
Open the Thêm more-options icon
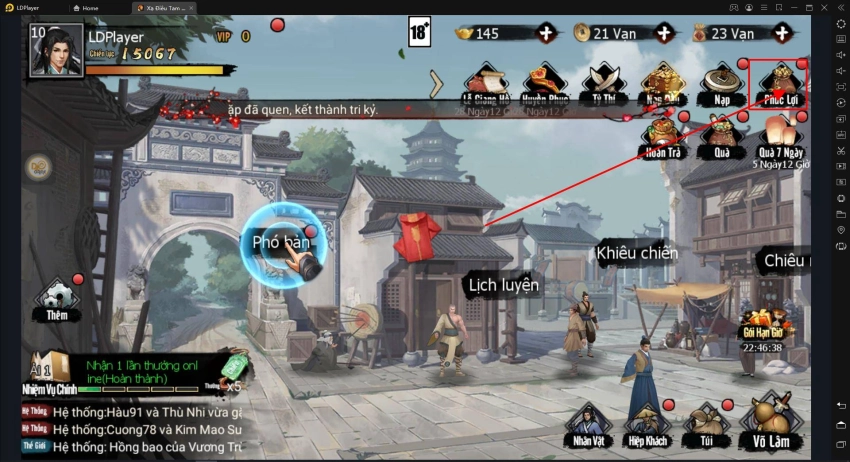point(56,298)
